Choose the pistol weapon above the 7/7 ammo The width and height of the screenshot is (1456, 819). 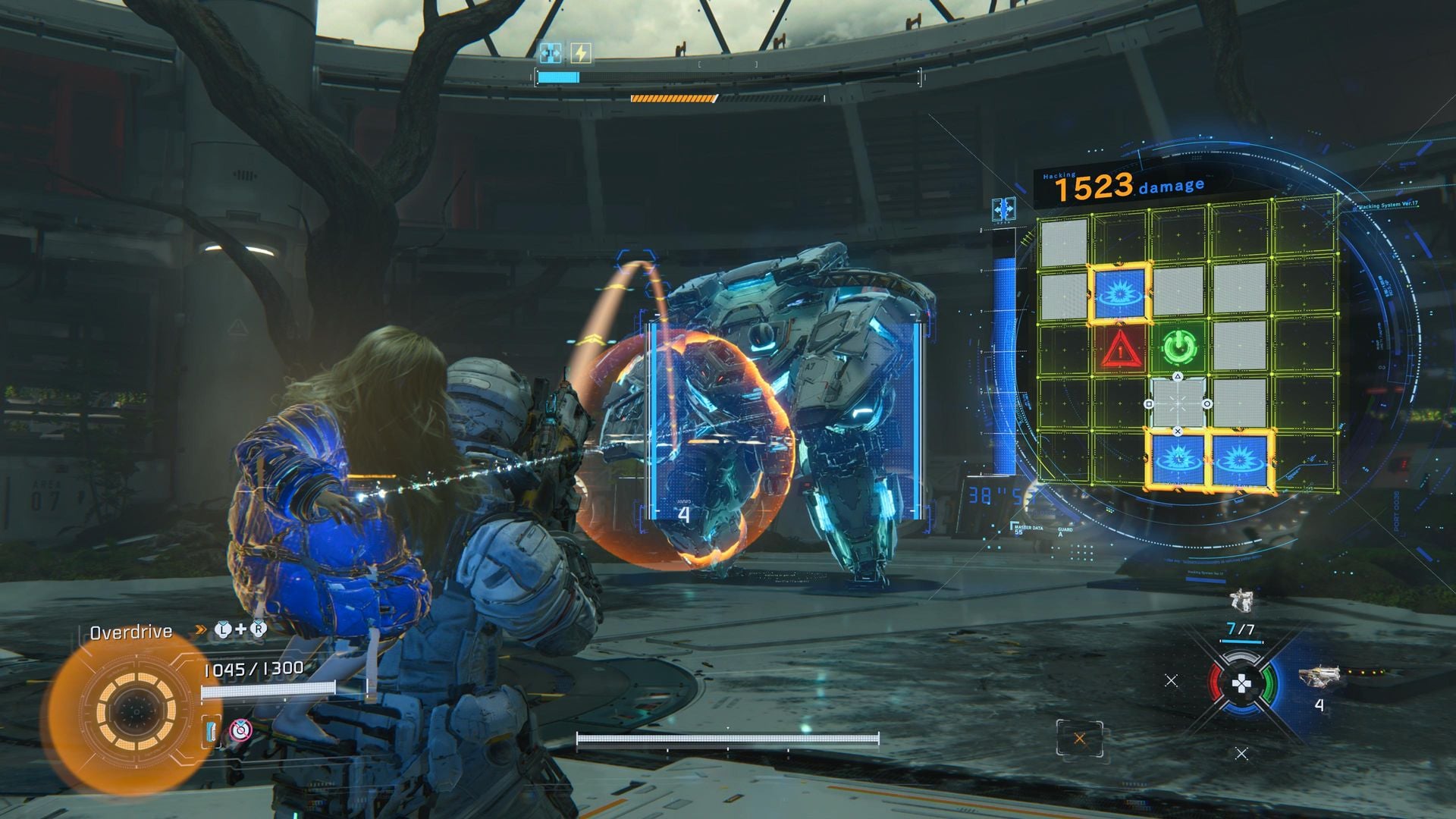(1241, 601)
